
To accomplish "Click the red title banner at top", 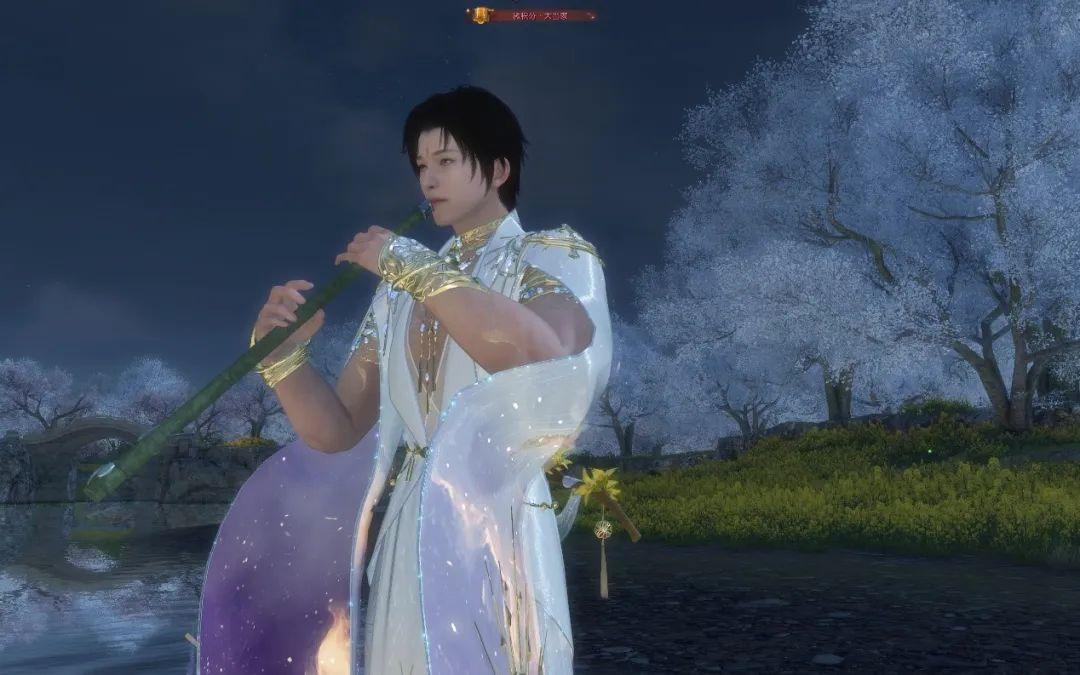I will (534, 15).
